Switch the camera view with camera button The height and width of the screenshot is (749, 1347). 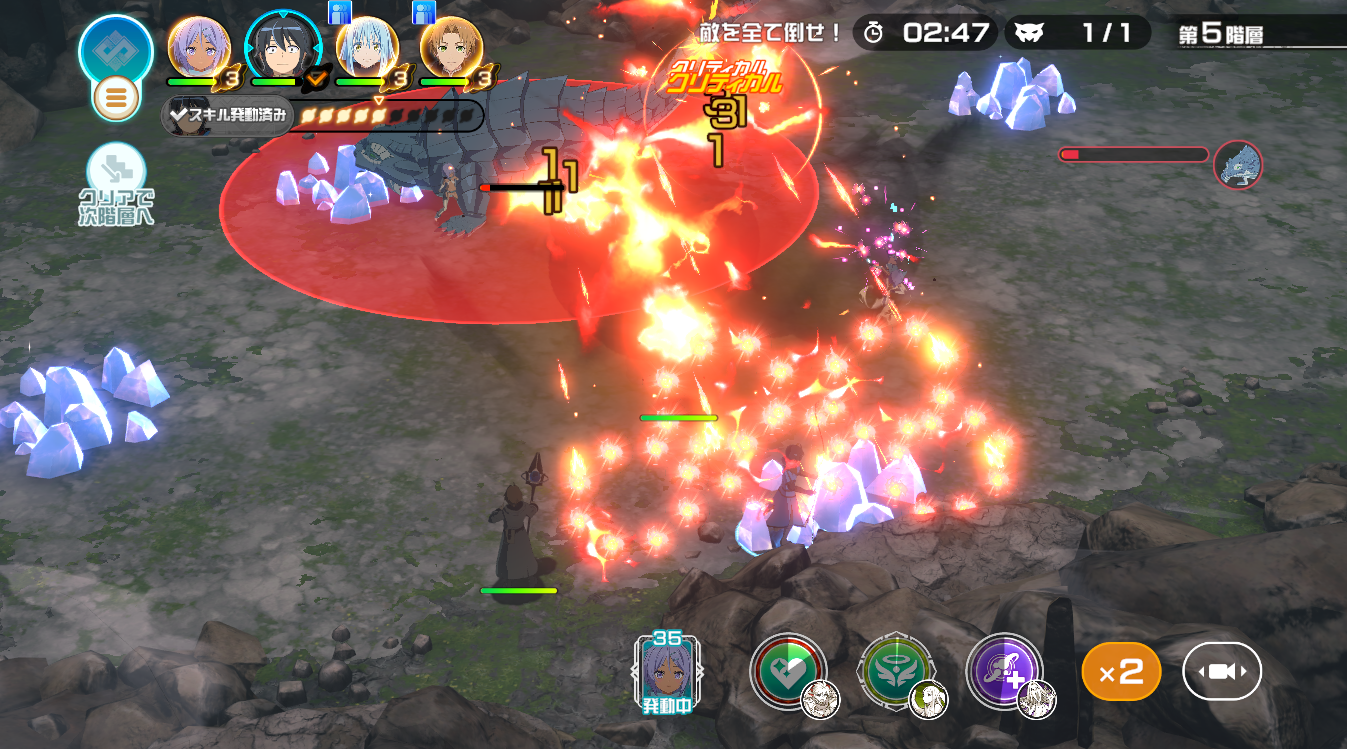[1222, 671]
